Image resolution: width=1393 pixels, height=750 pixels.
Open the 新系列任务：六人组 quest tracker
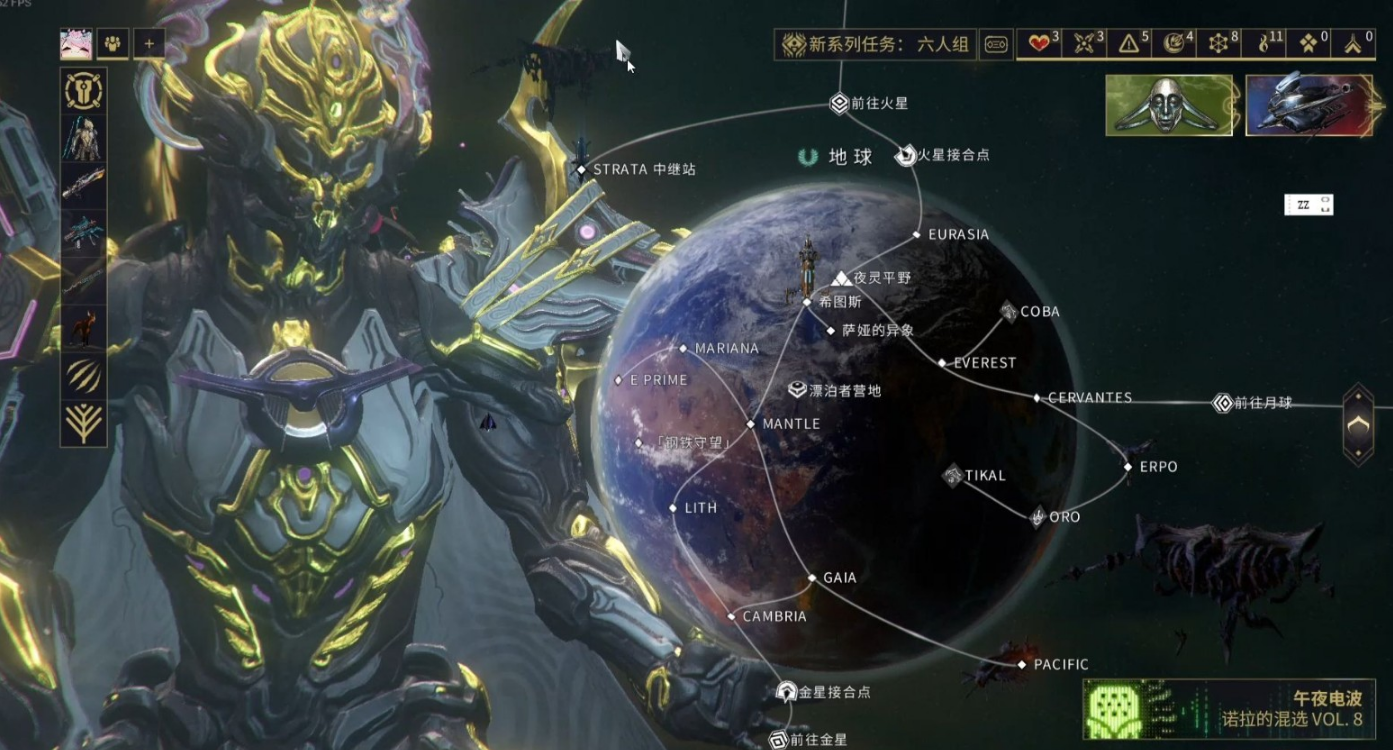875,44
